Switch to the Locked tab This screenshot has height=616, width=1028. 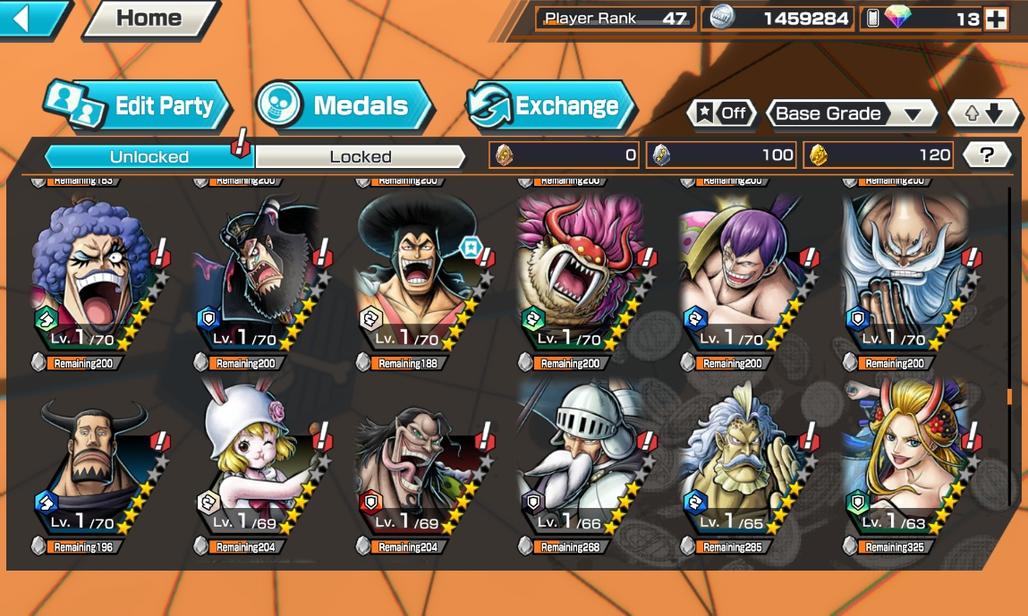point(360,156)
